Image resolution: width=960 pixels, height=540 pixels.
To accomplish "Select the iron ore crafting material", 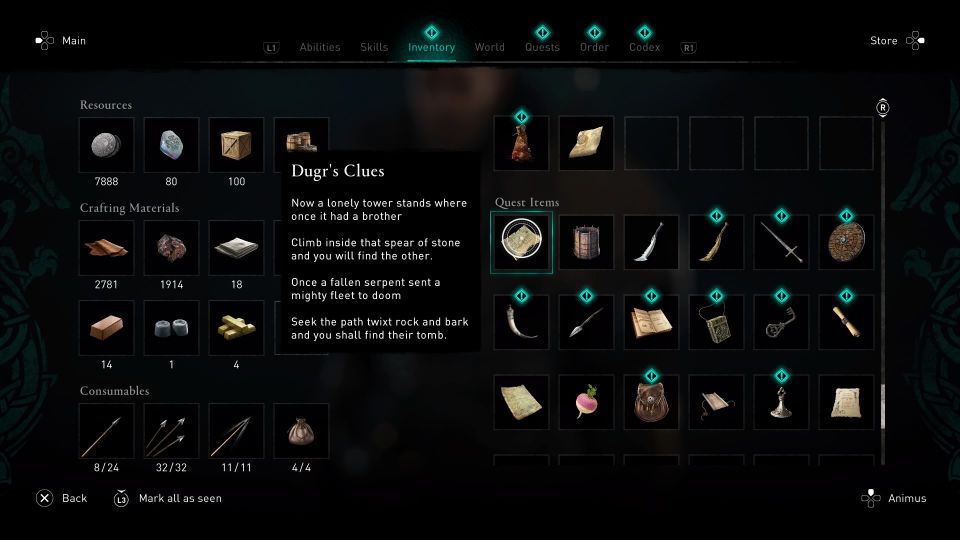I will [x=172, y=248].
